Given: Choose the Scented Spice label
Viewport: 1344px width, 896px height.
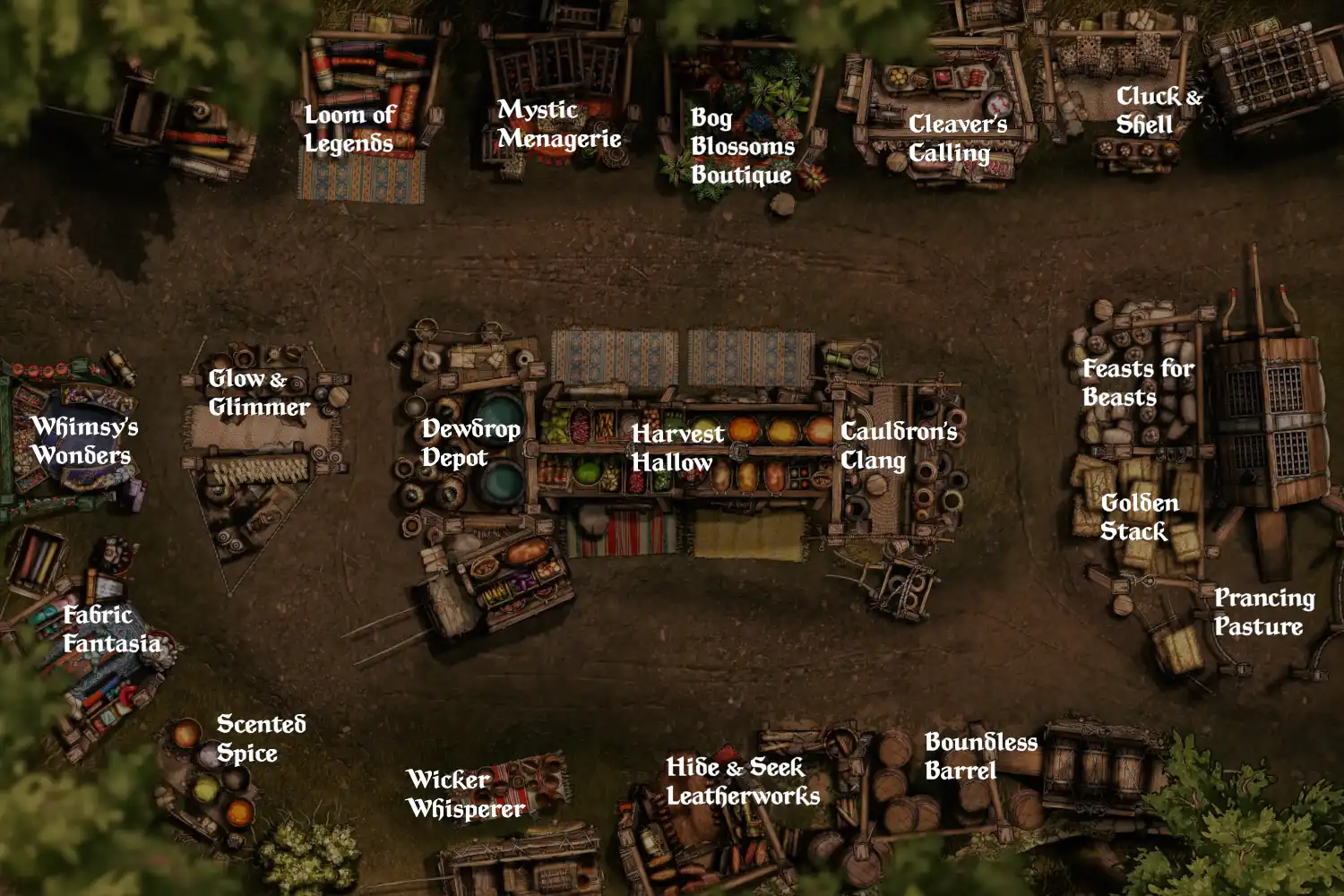Looking at the screenshot, I should (x=261, y=738).
